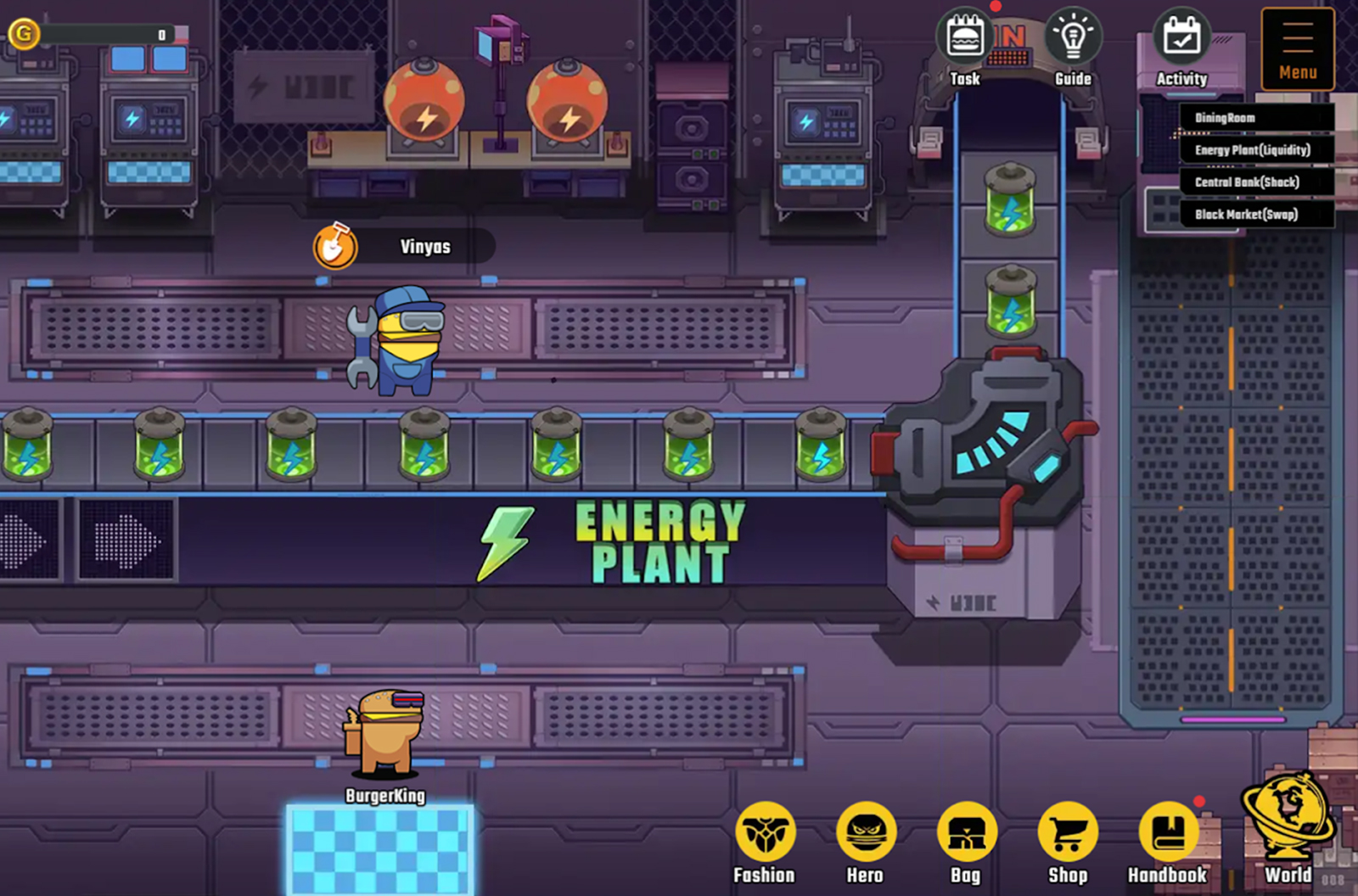Screen dimensions: 1358x896
Task: Toggle the shovel badge next to Vinyas
Action: click(x=336, y=245)
